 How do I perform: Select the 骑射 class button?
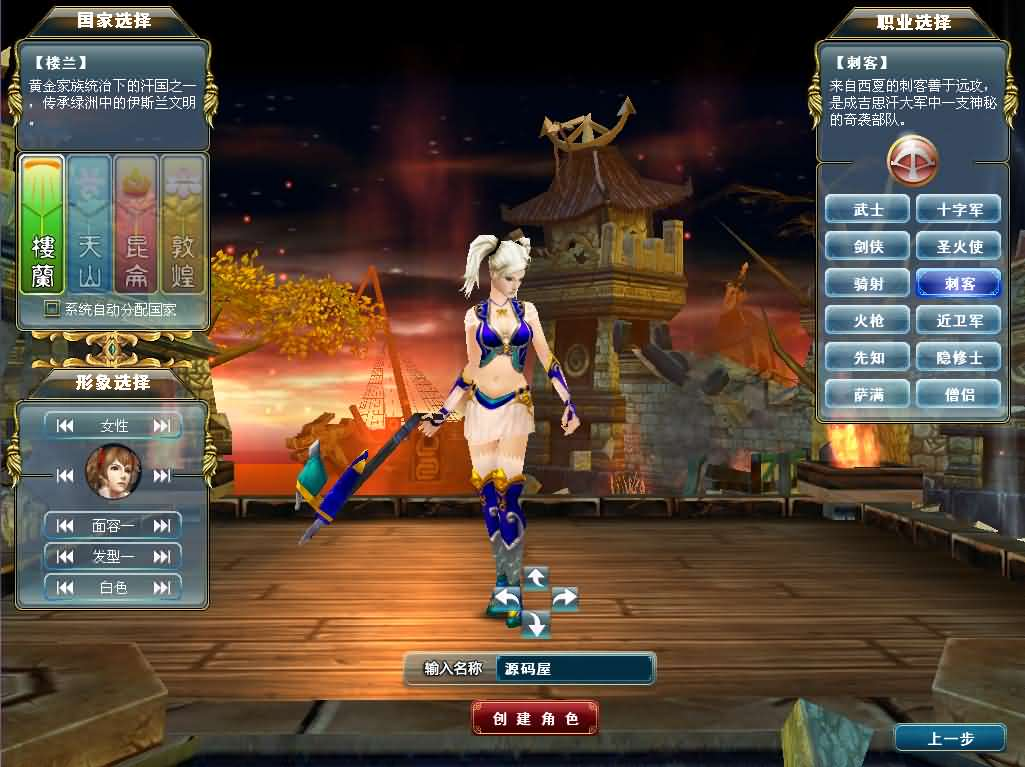click(868, 283)
